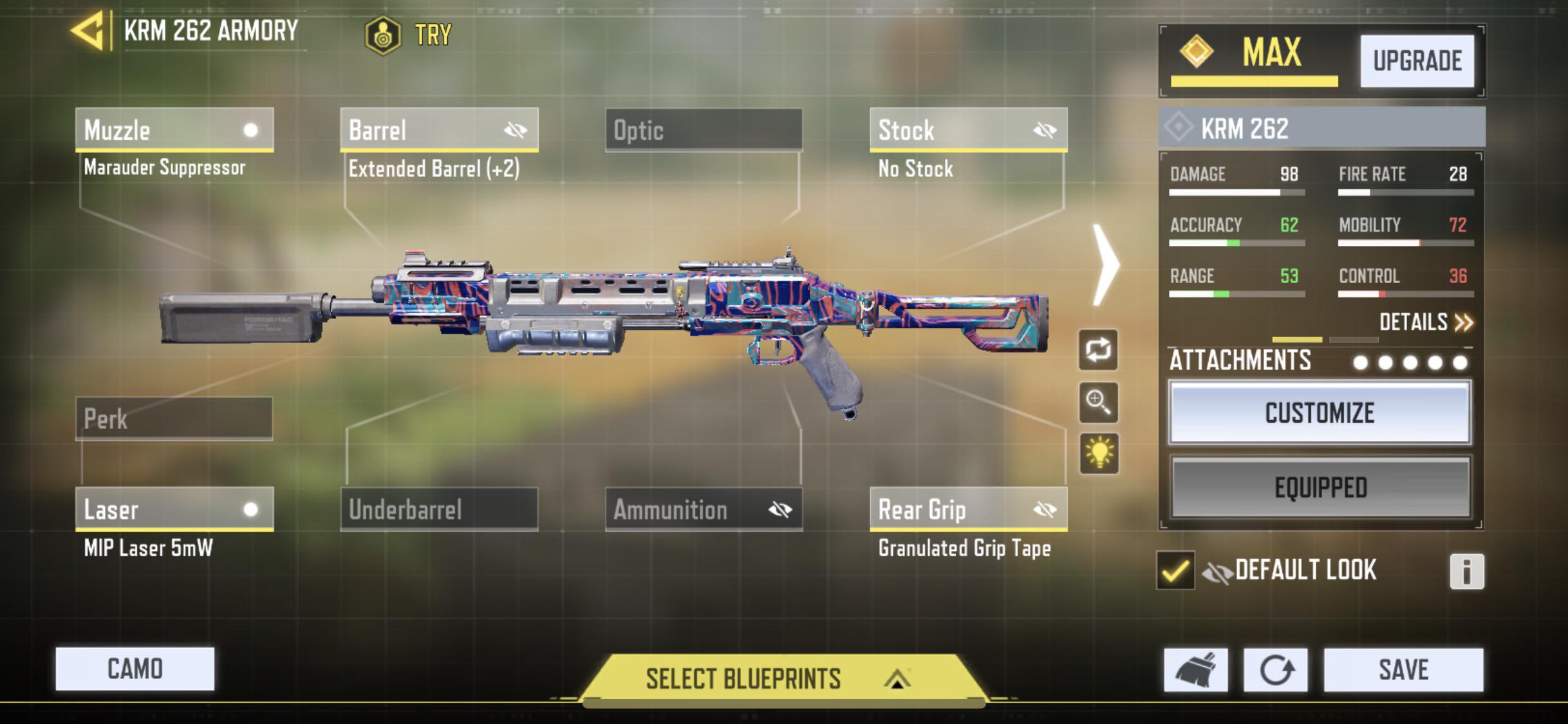Image resolution: width=1568 pixels, height=724 pixels.
Task: Choose the empty Optic slot
Action: tap(704, 130)
